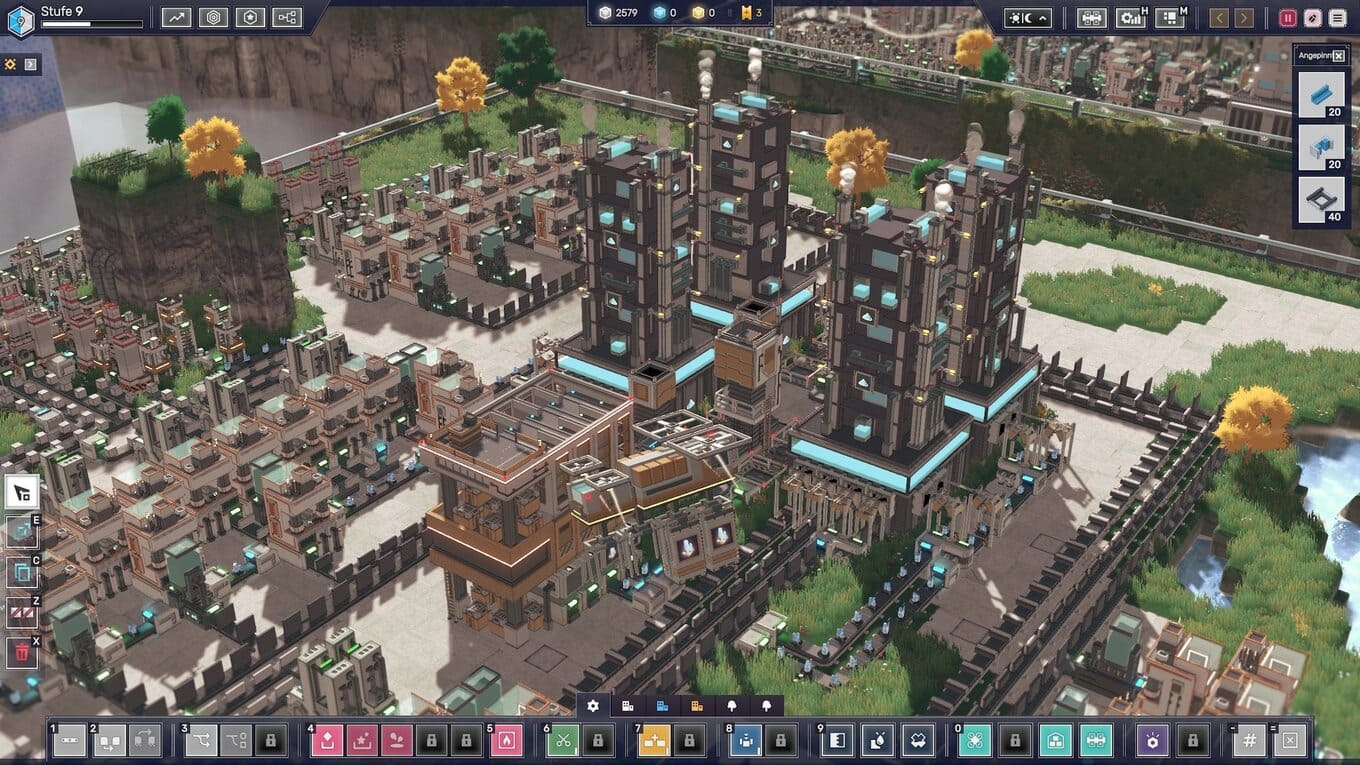
Task: Open the branching tree diagram button
Action: tap(287, 17)
